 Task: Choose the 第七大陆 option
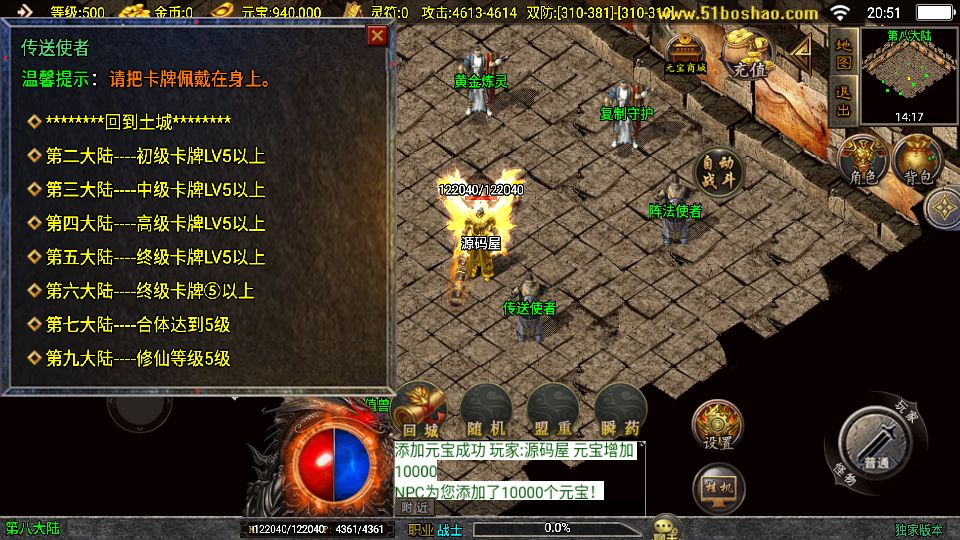(x=138, y=324)
